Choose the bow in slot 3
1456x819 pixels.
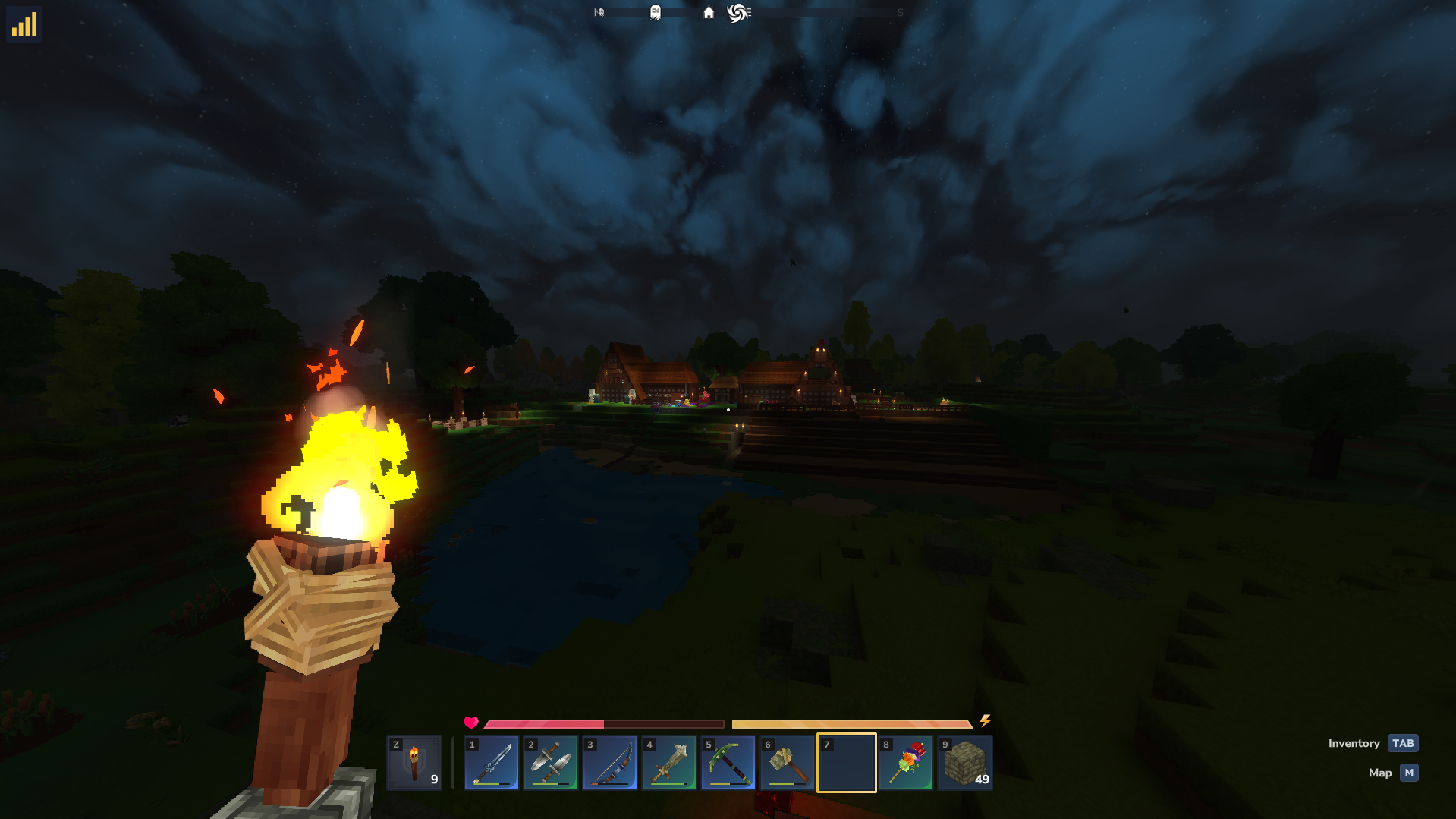pos(610,763)
